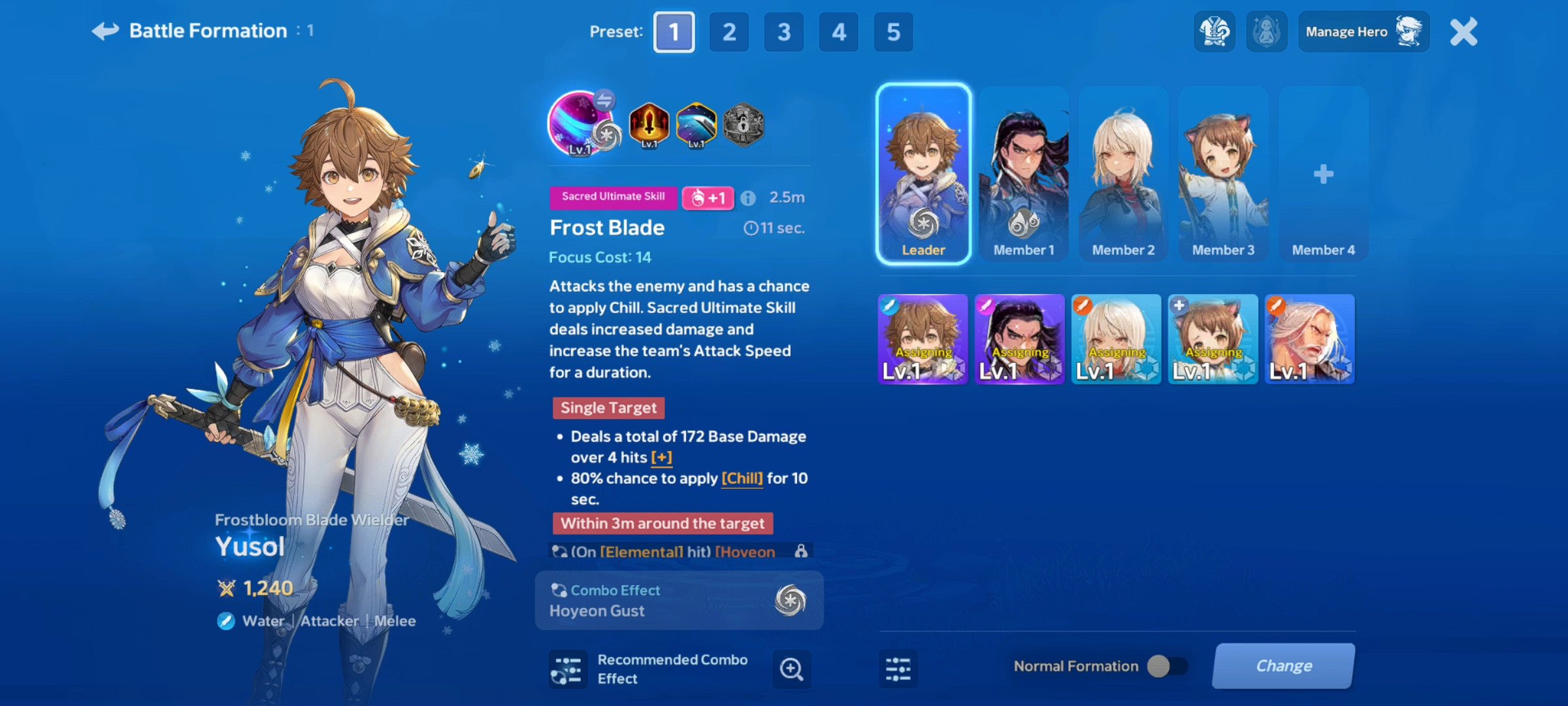
Task: Select Preset 3 tab
Action: pyautogui.click(x=784, y=32)
